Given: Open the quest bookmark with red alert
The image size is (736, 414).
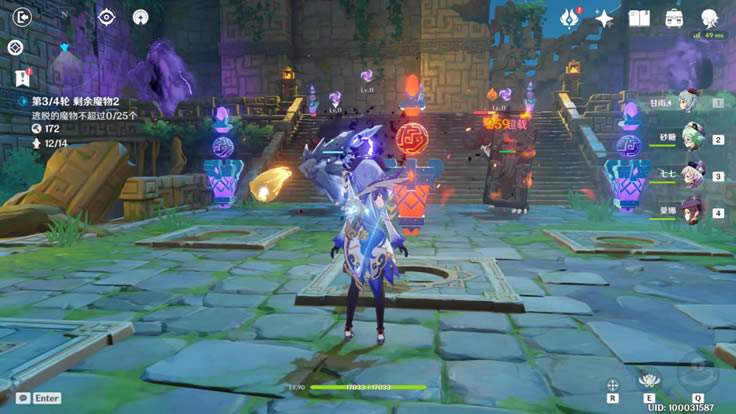Looking at the screenshot, I should pyautogui.click(x=22, y=78).
